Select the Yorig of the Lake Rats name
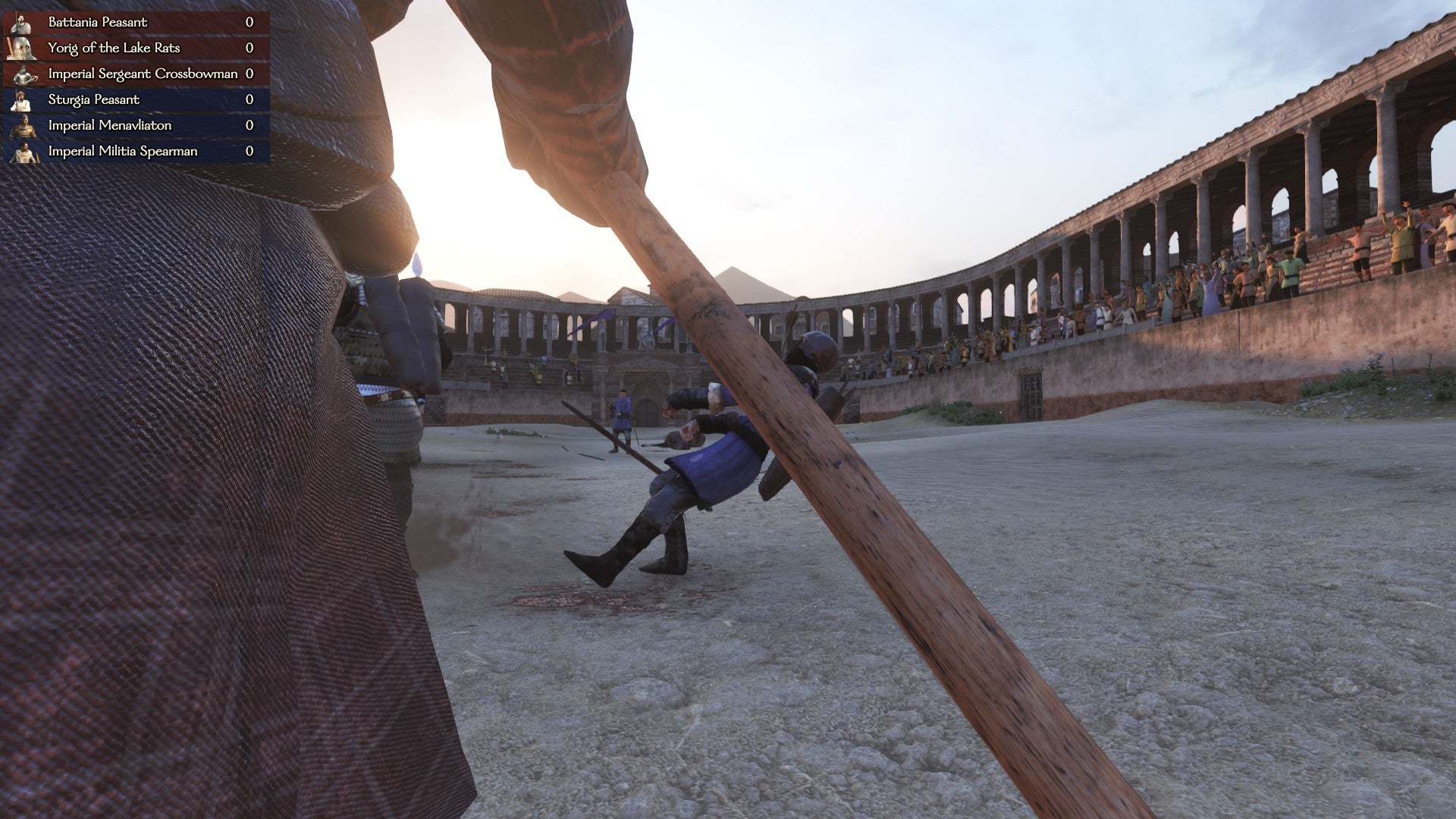Image resolution: width=1456 pixels, height=819 pixels. [x=114, y=48]
